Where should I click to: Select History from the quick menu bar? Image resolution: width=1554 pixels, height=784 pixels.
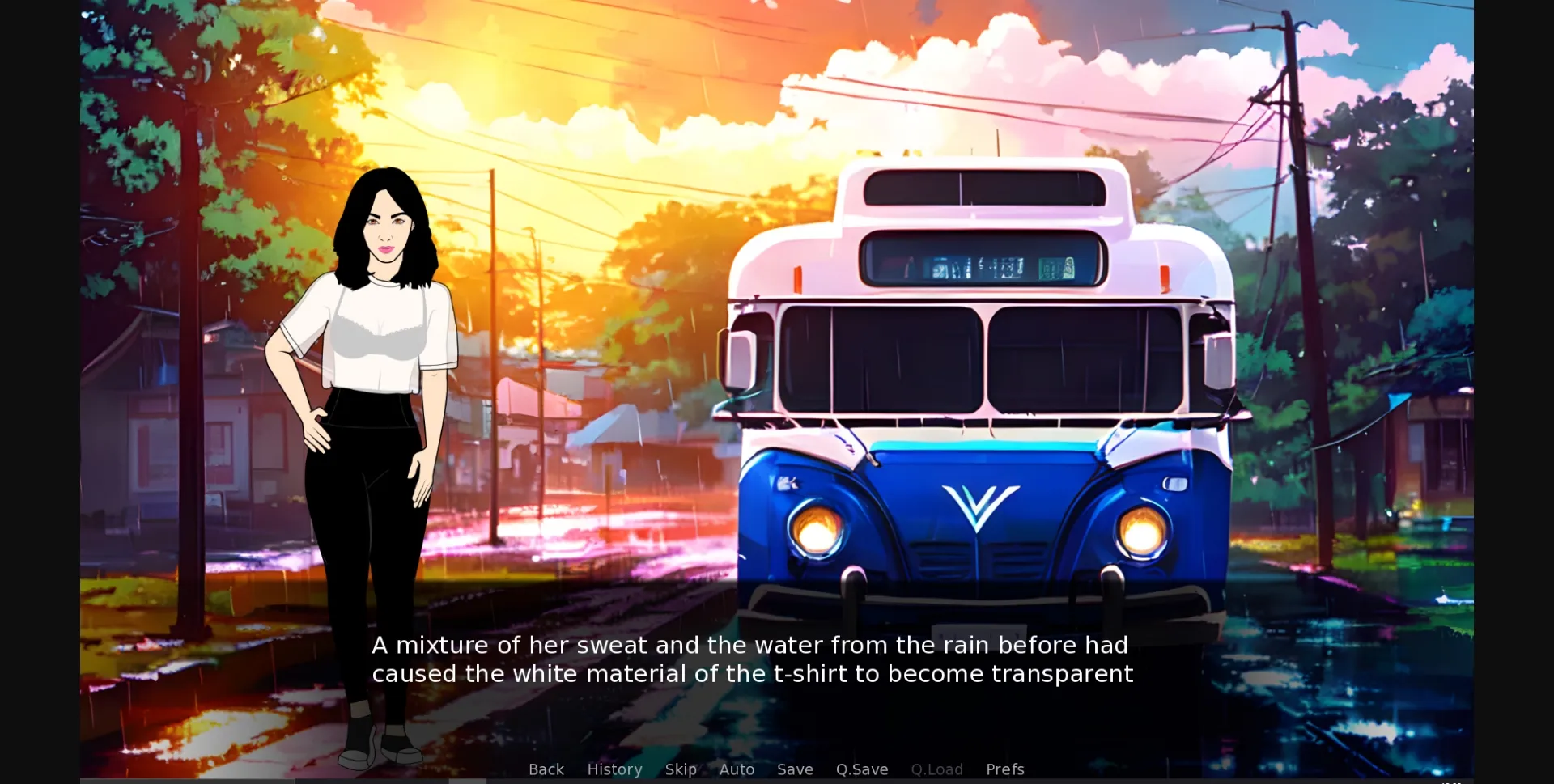[614, 769]
